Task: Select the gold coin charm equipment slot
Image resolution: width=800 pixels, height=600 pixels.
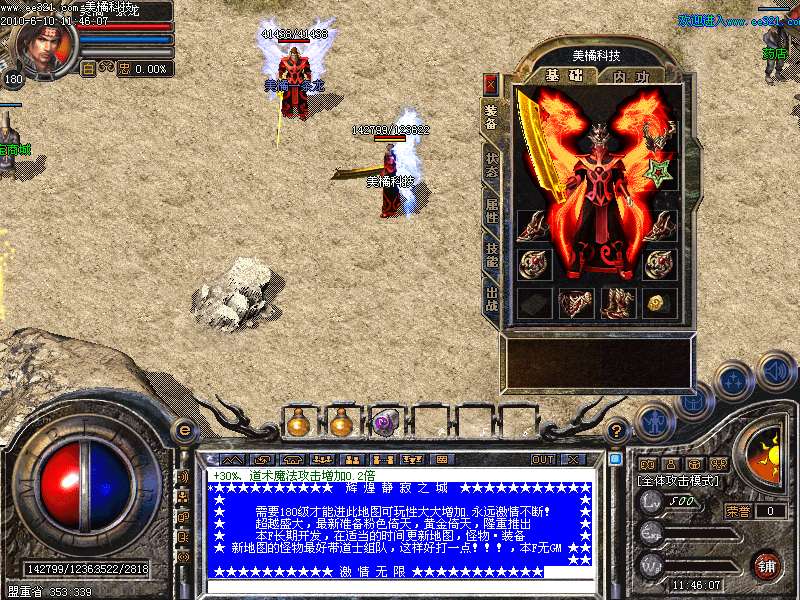Action: click(x=659, y=302)
